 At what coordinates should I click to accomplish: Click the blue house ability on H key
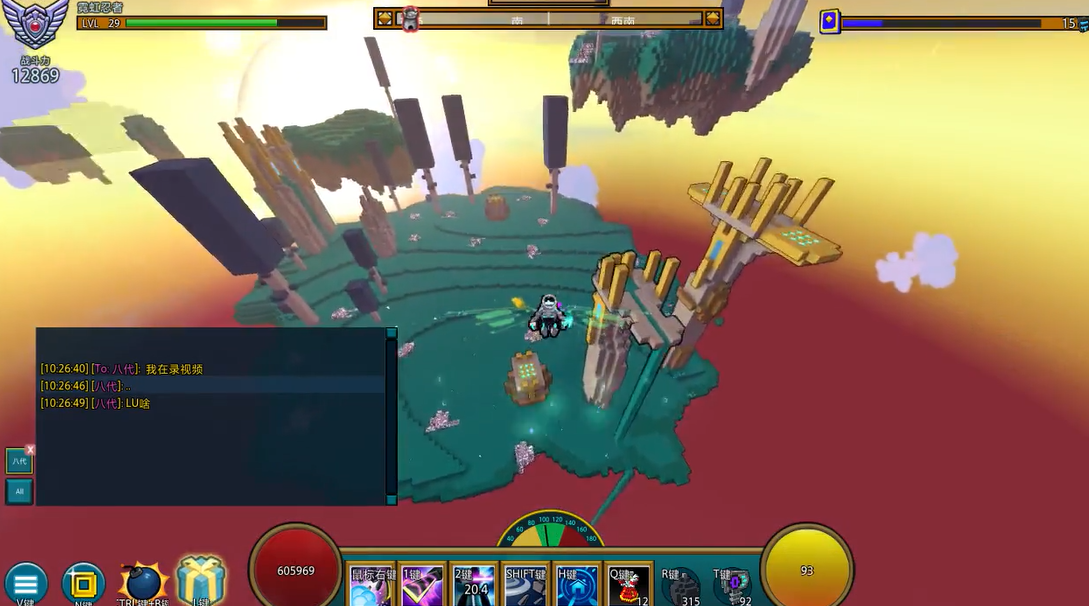577,587
